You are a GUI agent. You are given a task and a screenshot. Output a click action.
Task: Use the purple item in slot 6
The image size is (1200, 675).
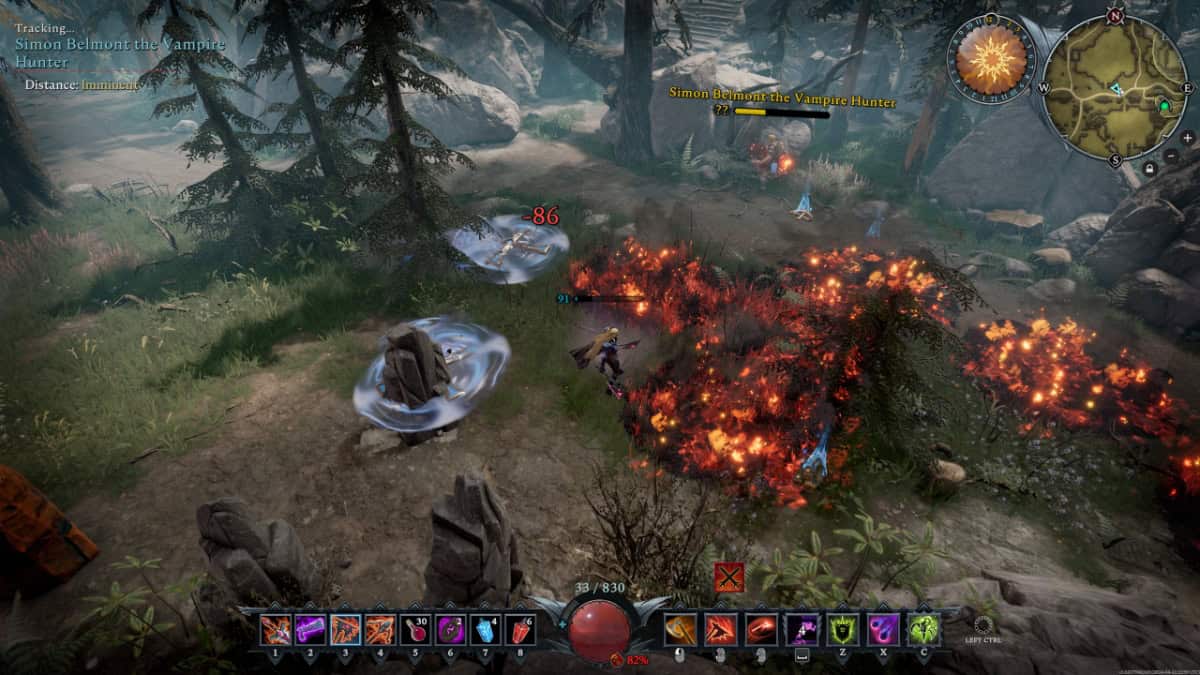[449, 630]
